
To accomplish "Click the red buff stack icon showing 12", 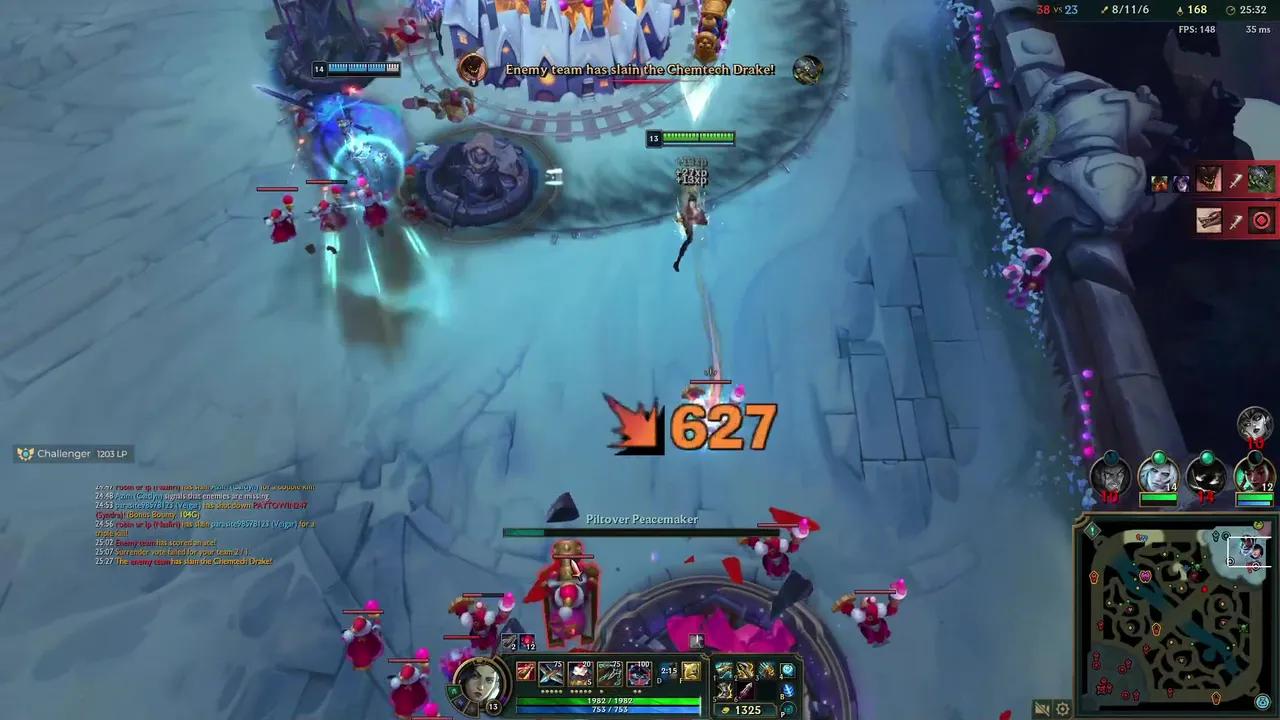I will coord(528,643).
